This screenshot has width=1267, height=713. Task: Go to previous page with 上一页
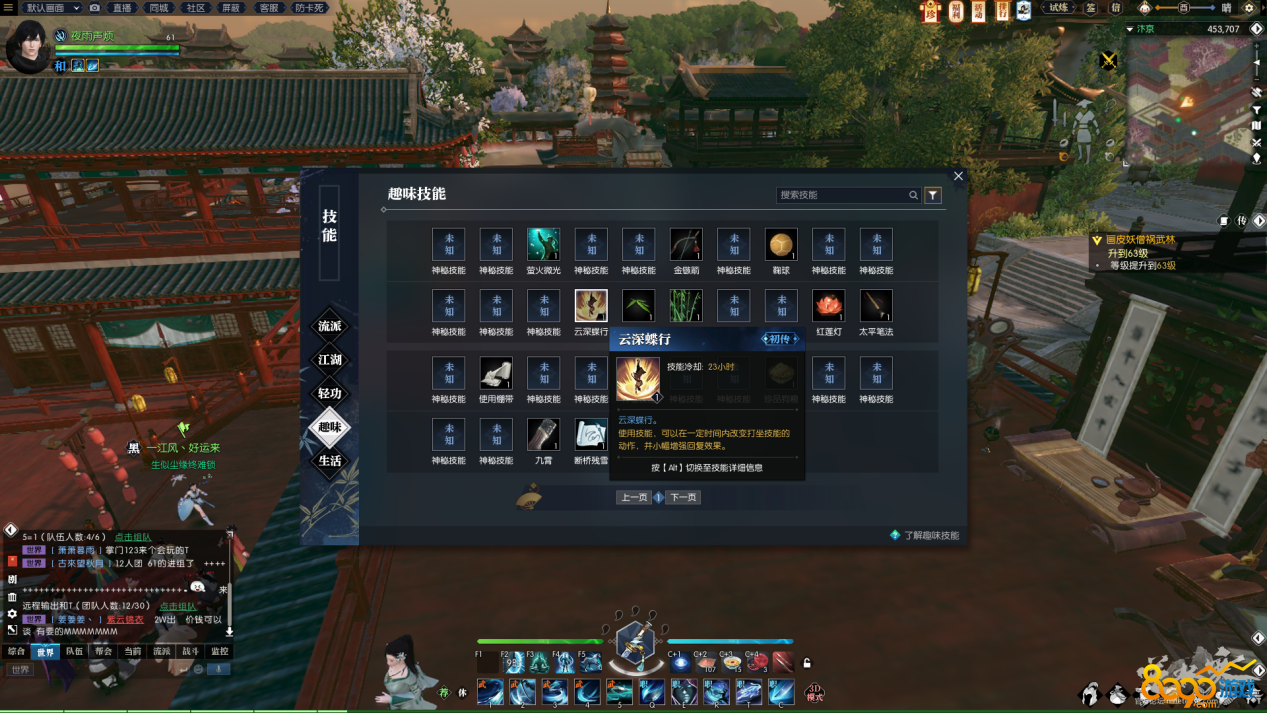click(633, 497)
